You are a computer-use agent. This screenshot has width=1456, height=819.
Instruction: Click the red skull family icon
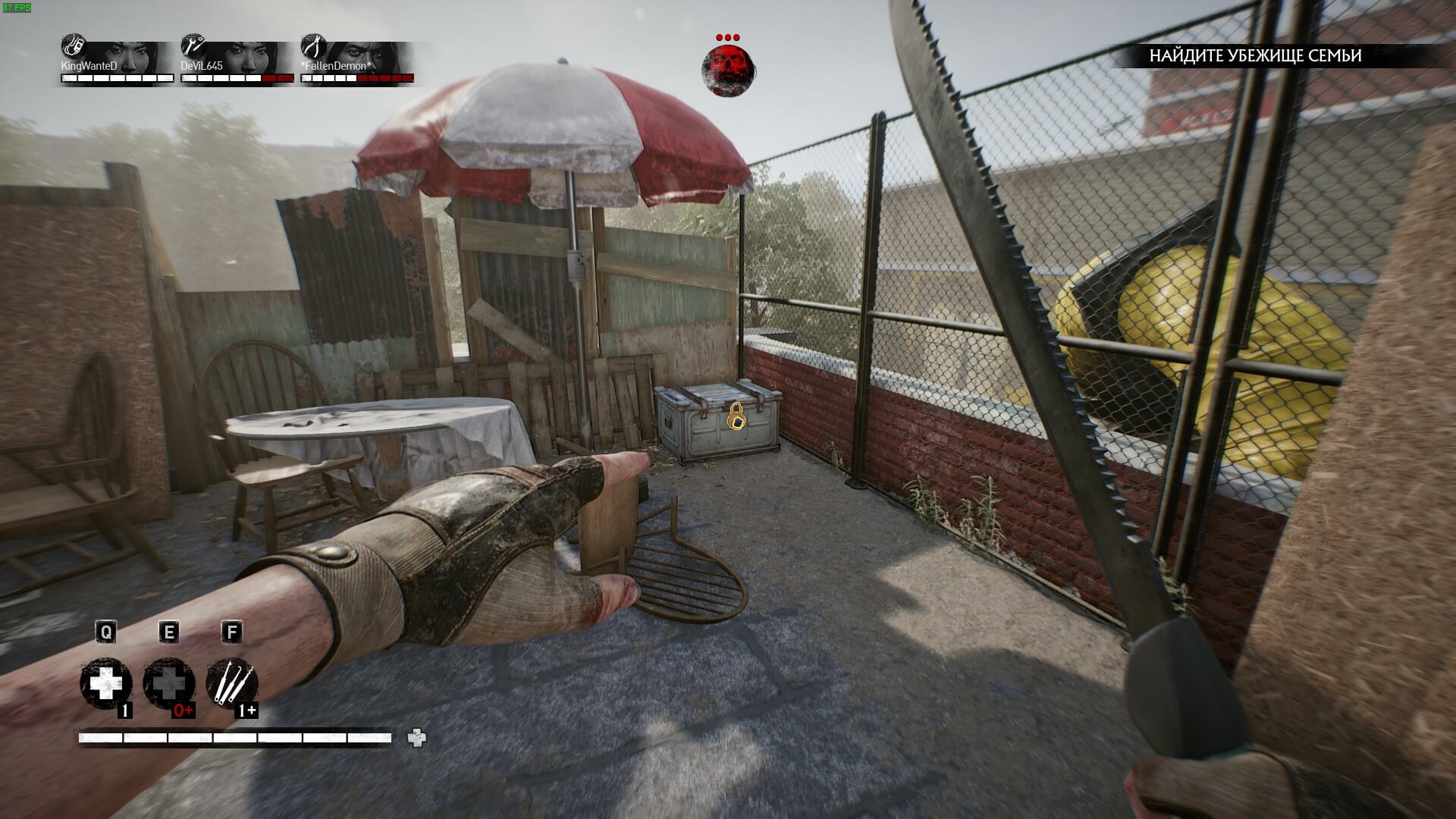coord(728,71)
